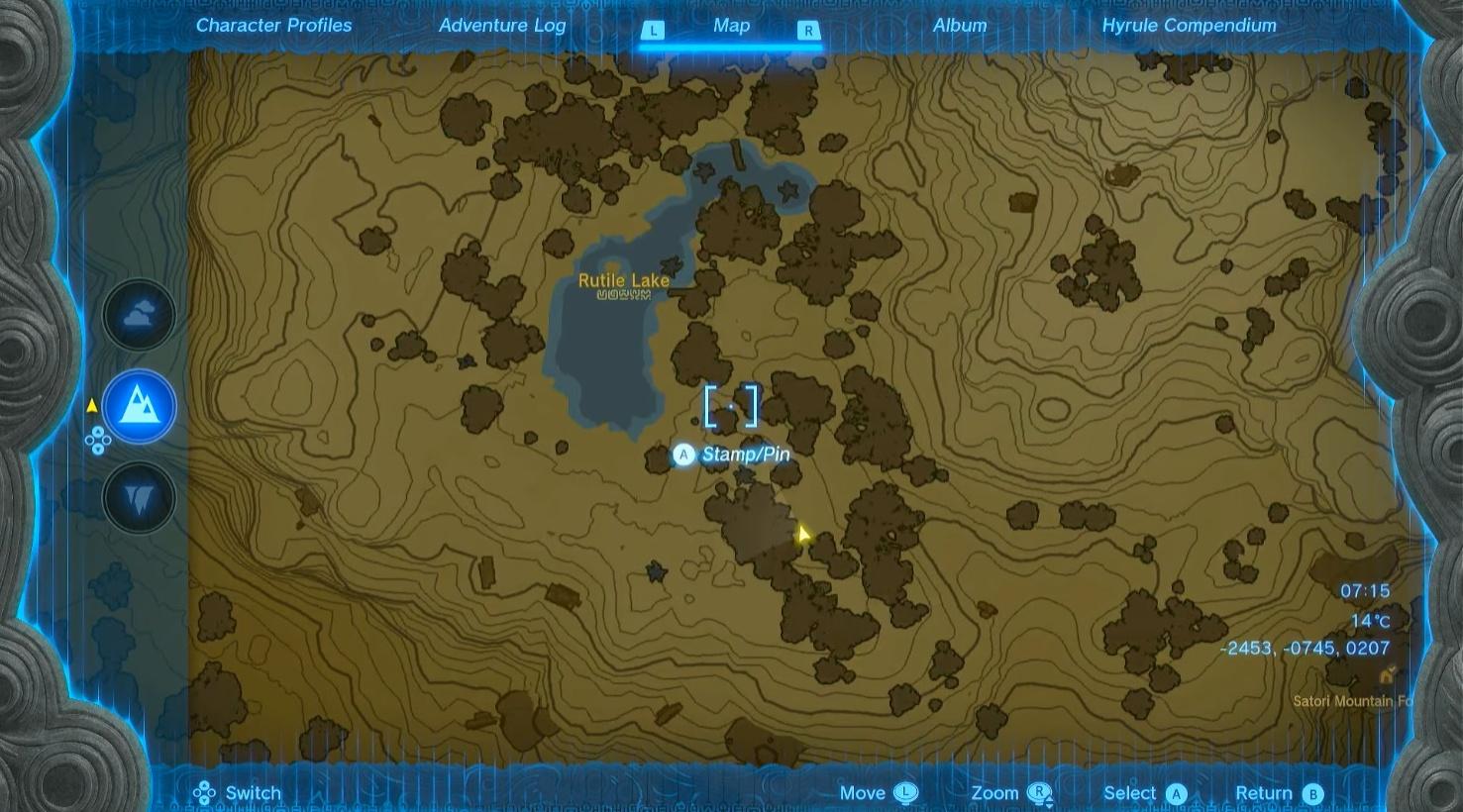Open Character Profiles

pos(273,25)
